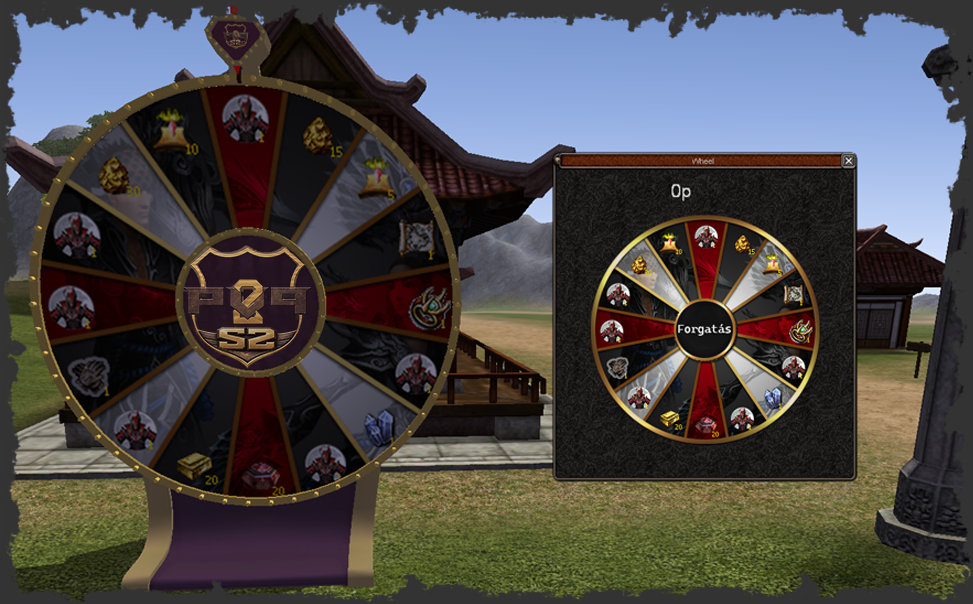Close the Wheel window
This screenshot has height=604, width=973.
(x=848, y=160)
